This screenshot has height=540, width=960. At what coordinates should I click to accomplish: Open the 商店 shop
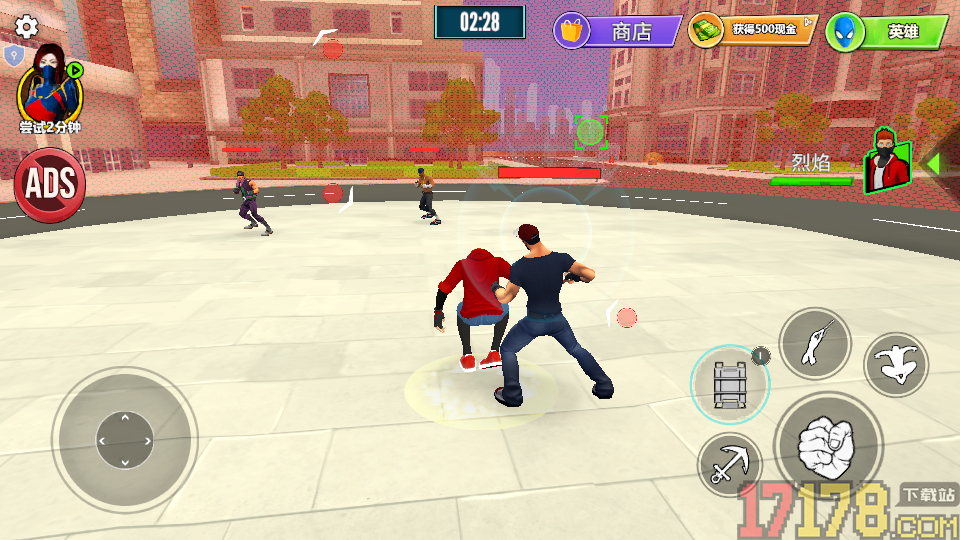pyautogui.click(x=618, y=31)
